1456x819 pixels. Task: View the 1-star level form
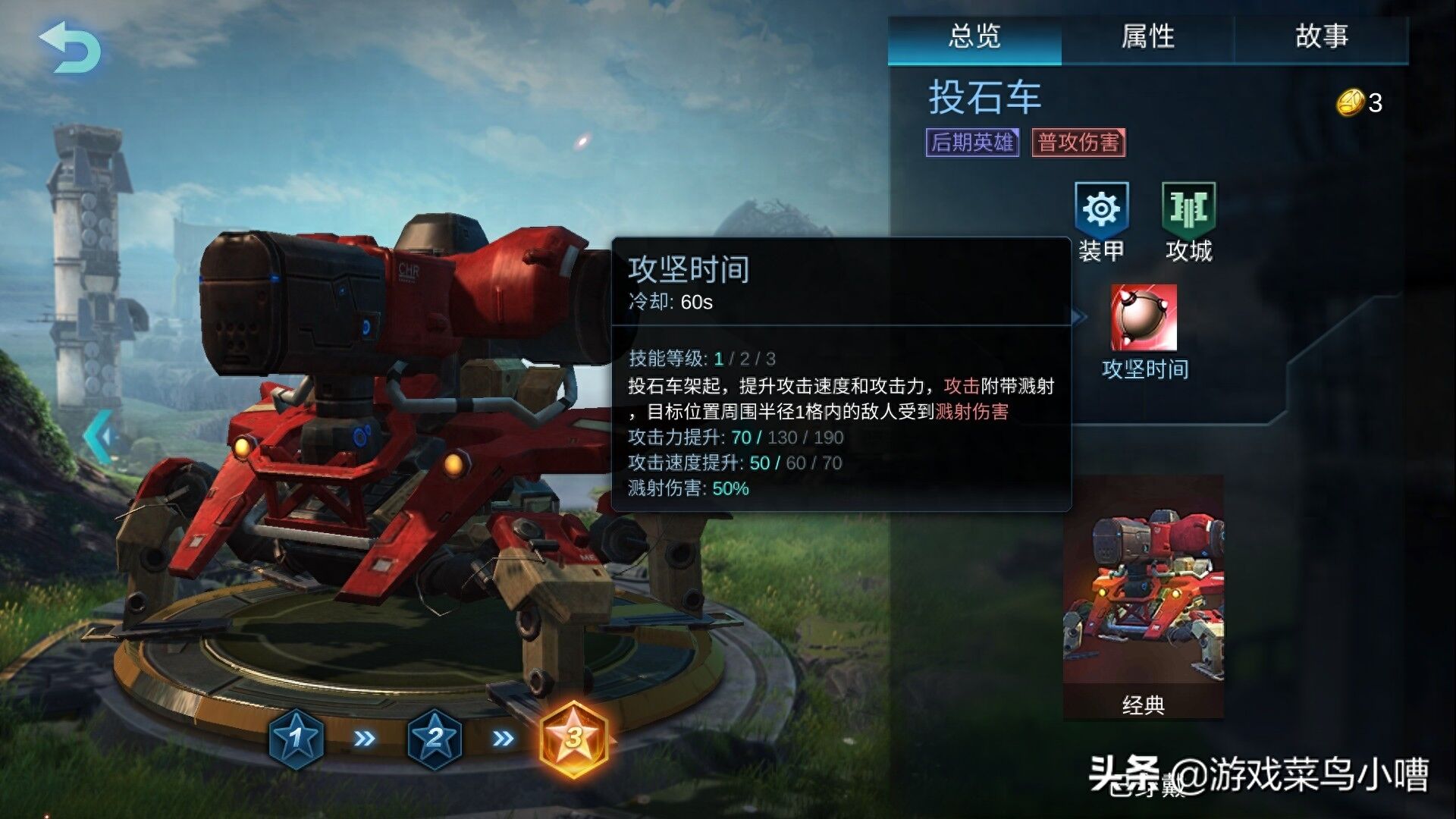(x=297, y=737)
